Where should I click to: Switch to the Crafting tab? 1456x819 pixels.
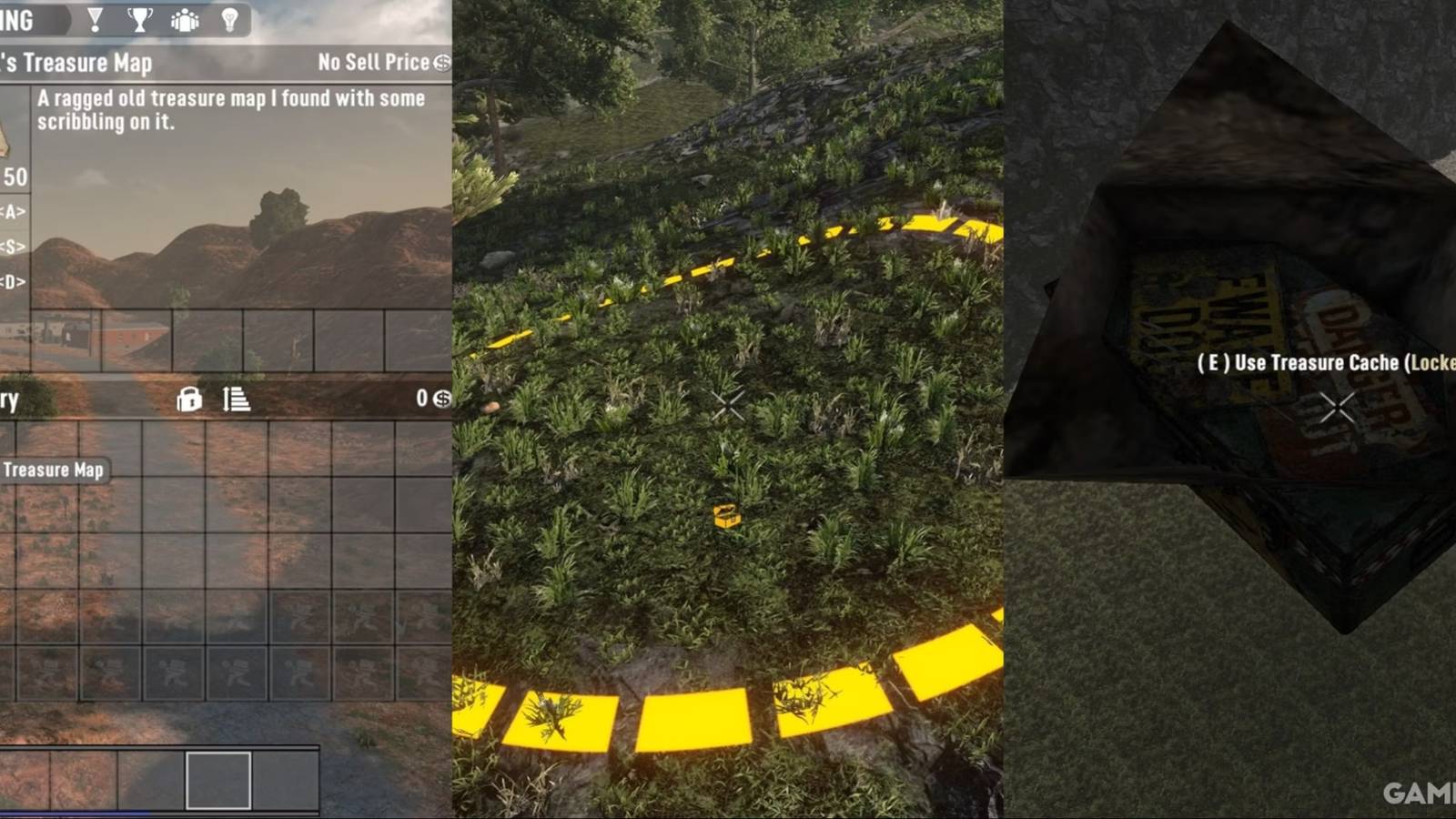pyautogui.click(x=16, y=20)
